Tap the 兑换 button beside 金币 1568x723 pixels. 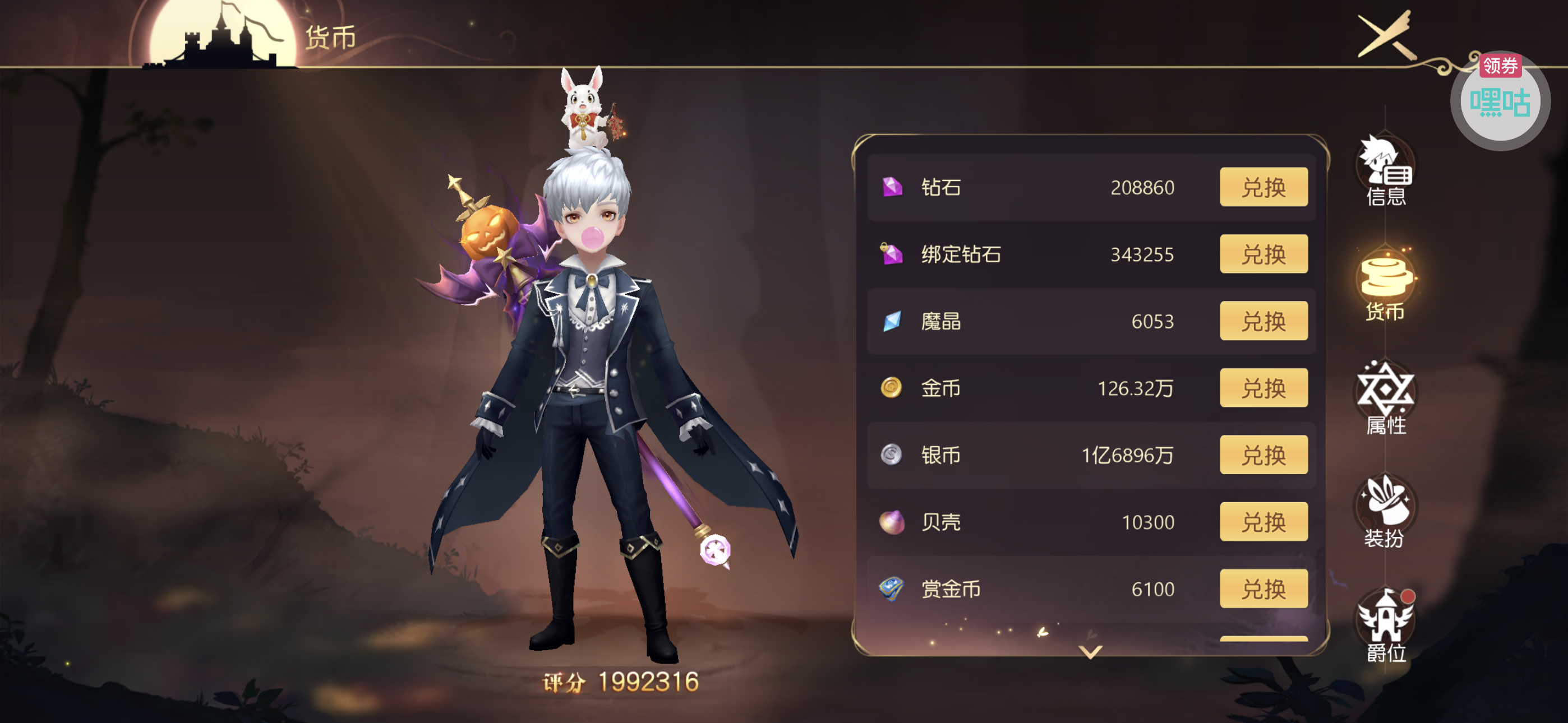point(1263,388)
